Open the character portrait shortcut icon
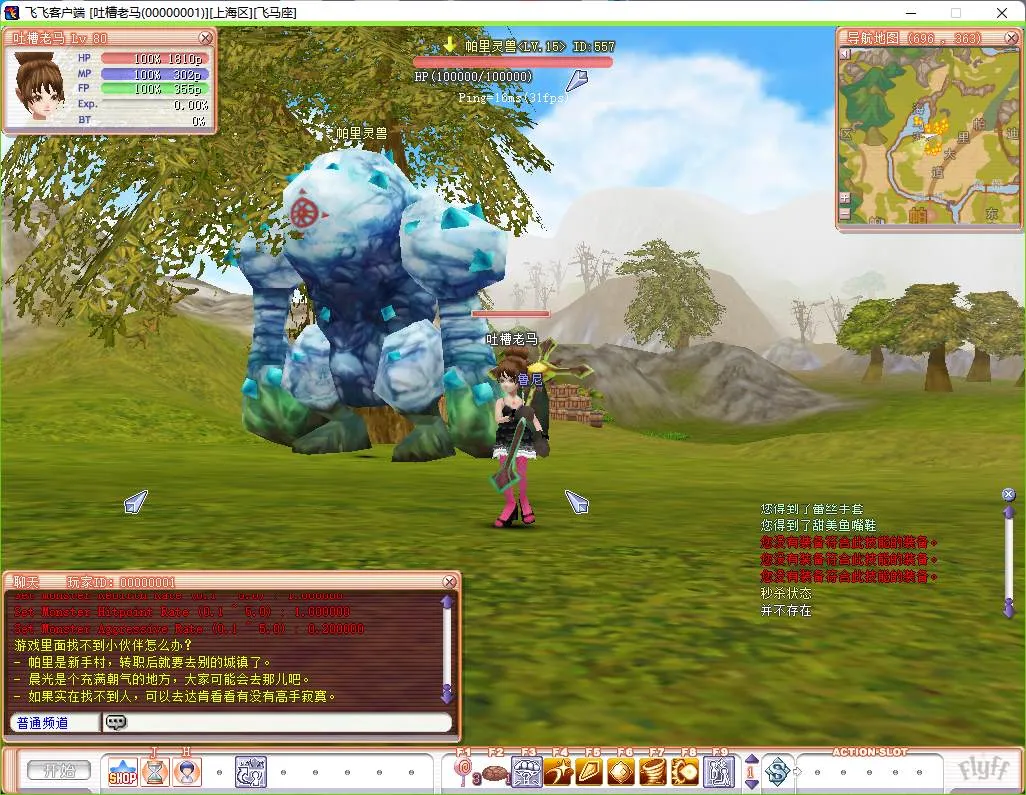 click(187, 772)
